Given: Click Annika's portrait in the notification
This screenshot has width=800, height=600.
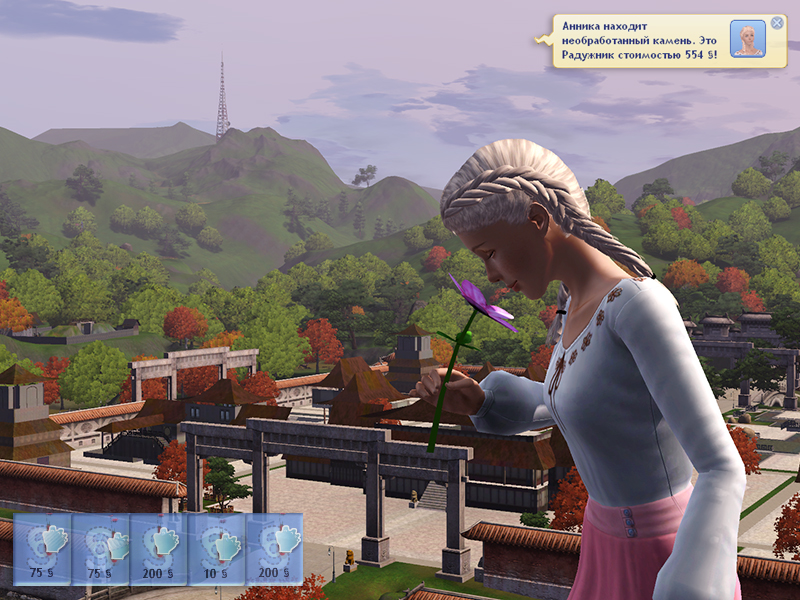Looking at the screenshot, I should pyautogui.click(x=747, y=39).
